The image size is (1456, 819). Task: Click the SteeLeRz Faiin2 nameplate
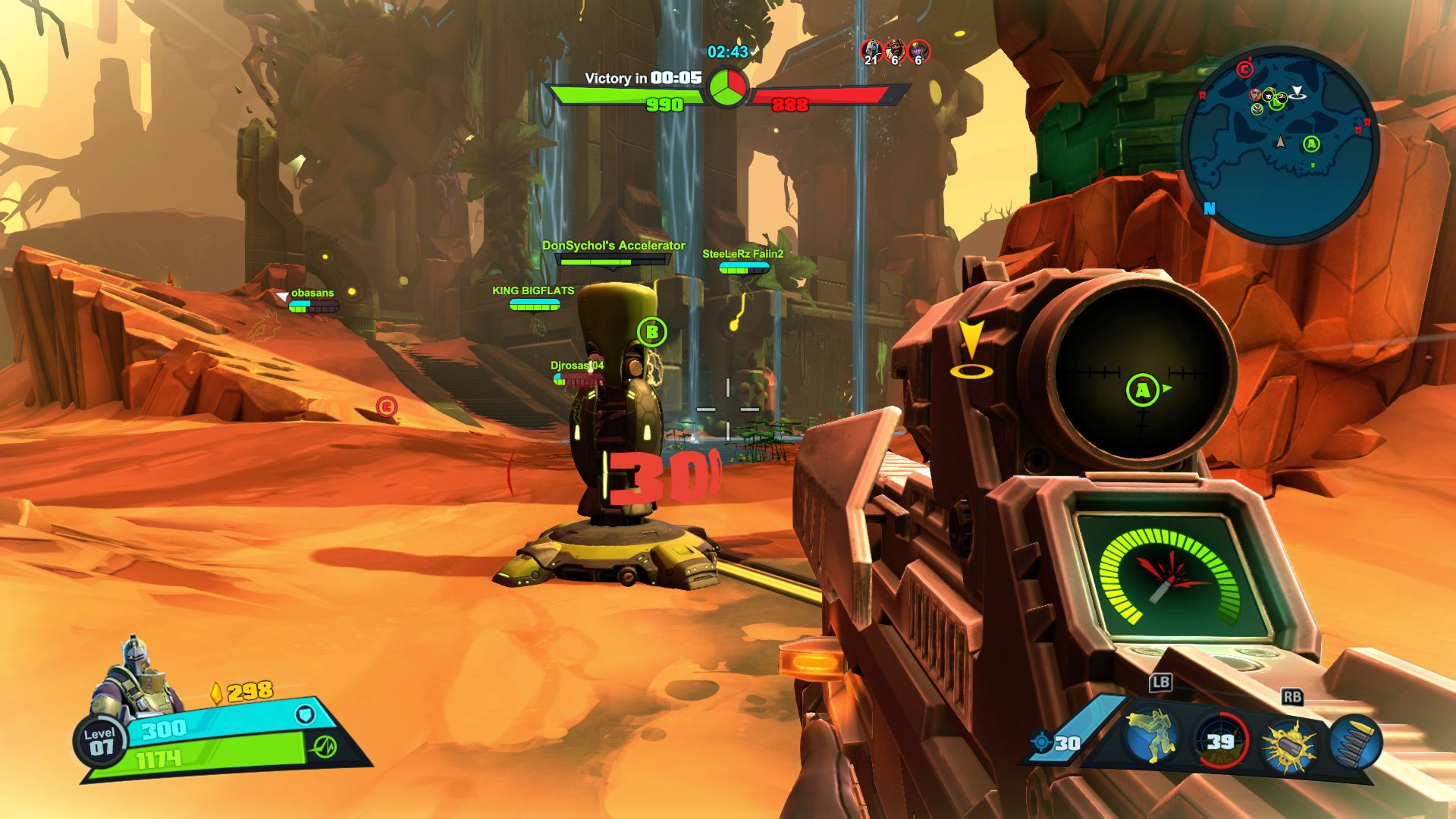click(x=742, y=254)
